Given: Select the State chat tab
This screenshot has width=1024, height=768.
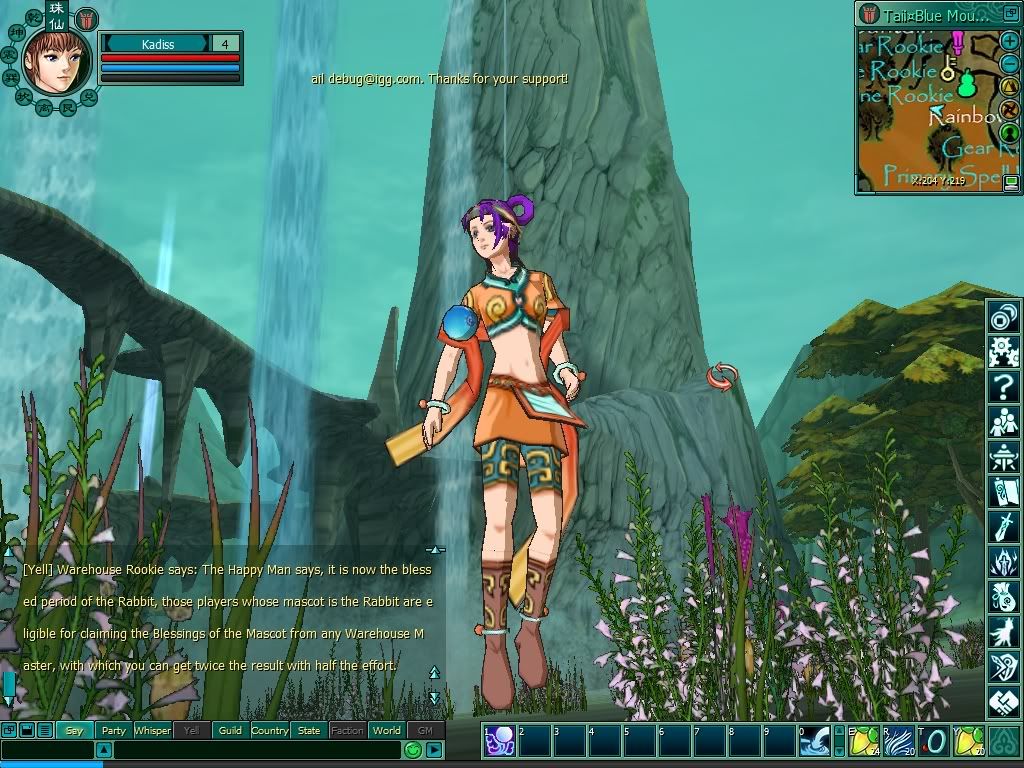Looking at the screenshot, I should pos(309,730).
